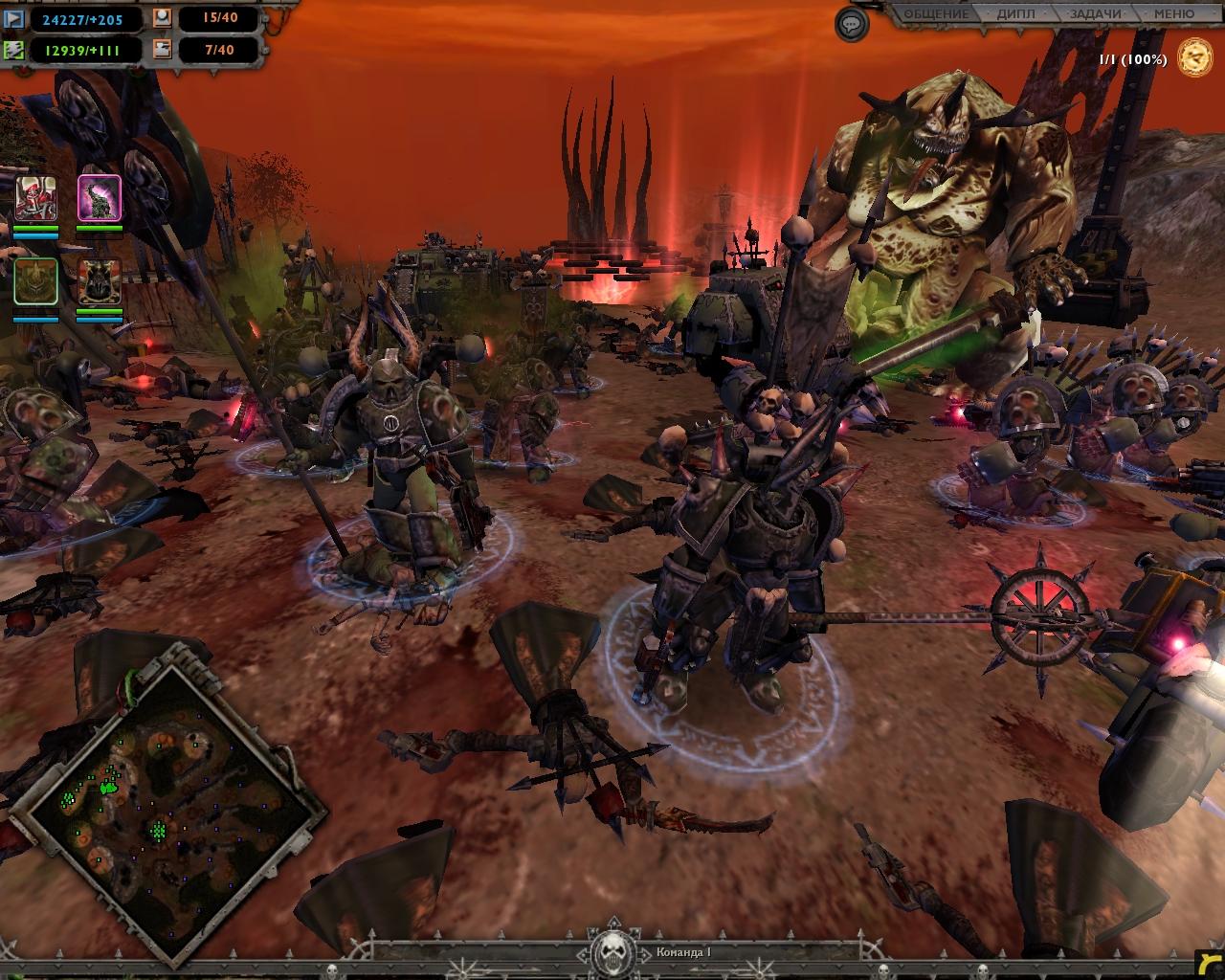Click the round speech bubble chat button
This screenshot has height=980, width=1225.
pyautogui.click(x=852, y=24)
